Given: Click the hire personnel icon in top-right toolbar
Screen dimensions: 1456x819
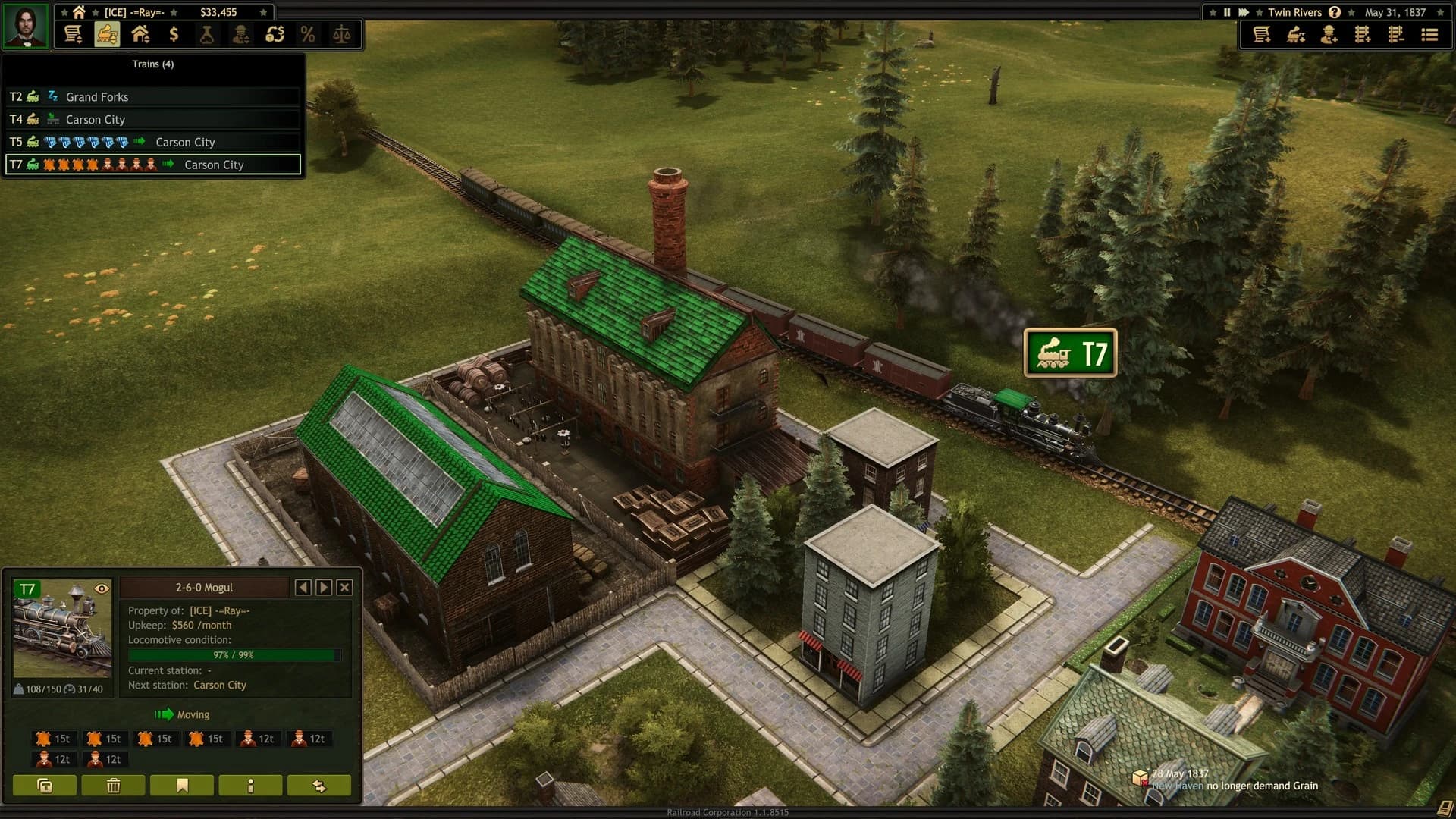Looking at the screenshot, I should [1329, 34].
